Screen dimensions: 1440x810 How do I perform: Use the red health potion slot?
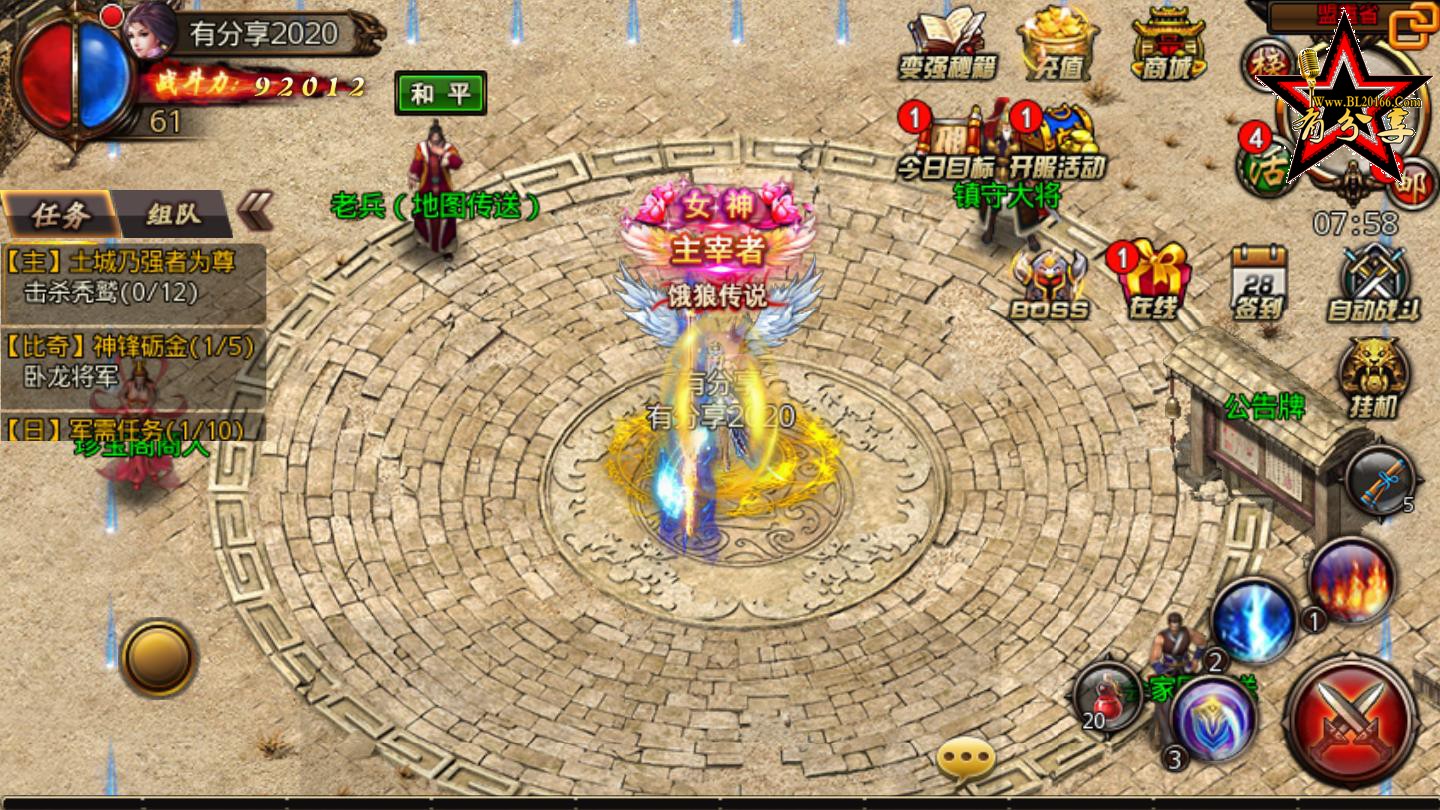[x=1108, y=695]
